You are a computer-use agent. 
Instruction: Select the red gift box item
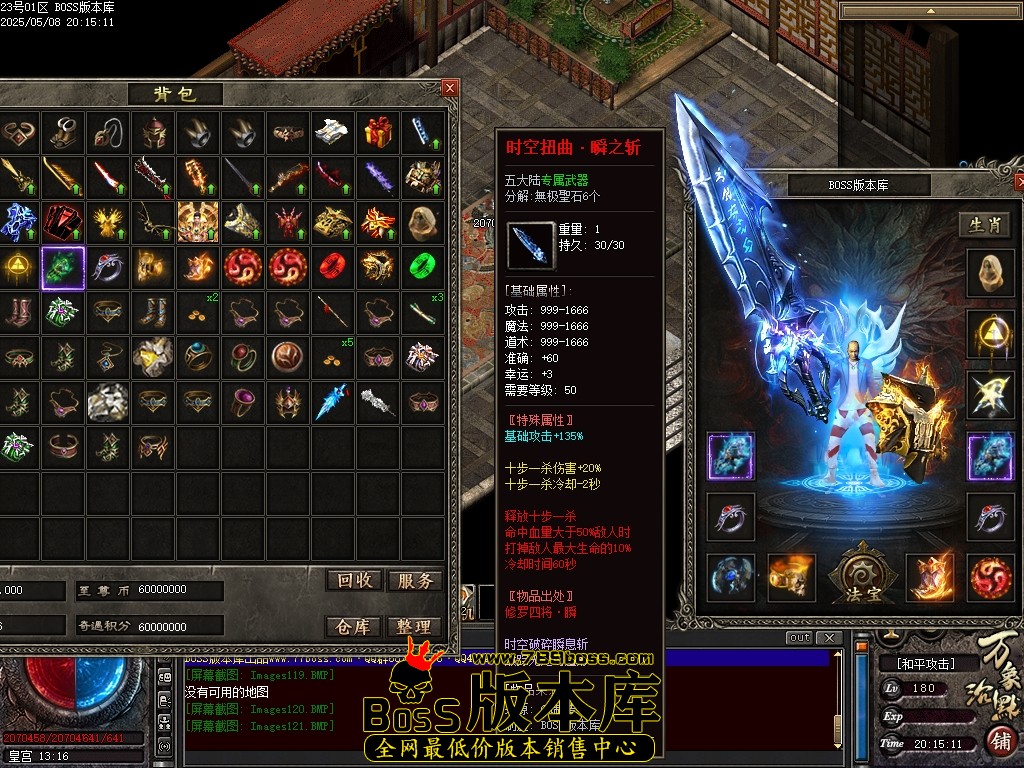click(x=378, y=132)
